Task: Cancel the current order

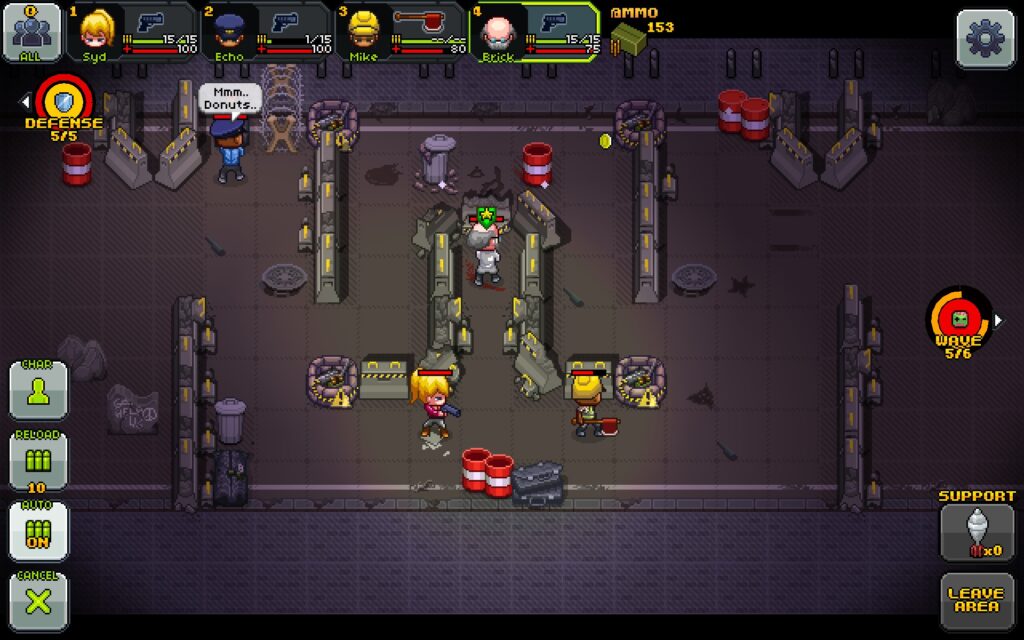Action: [x=39, y=601]
